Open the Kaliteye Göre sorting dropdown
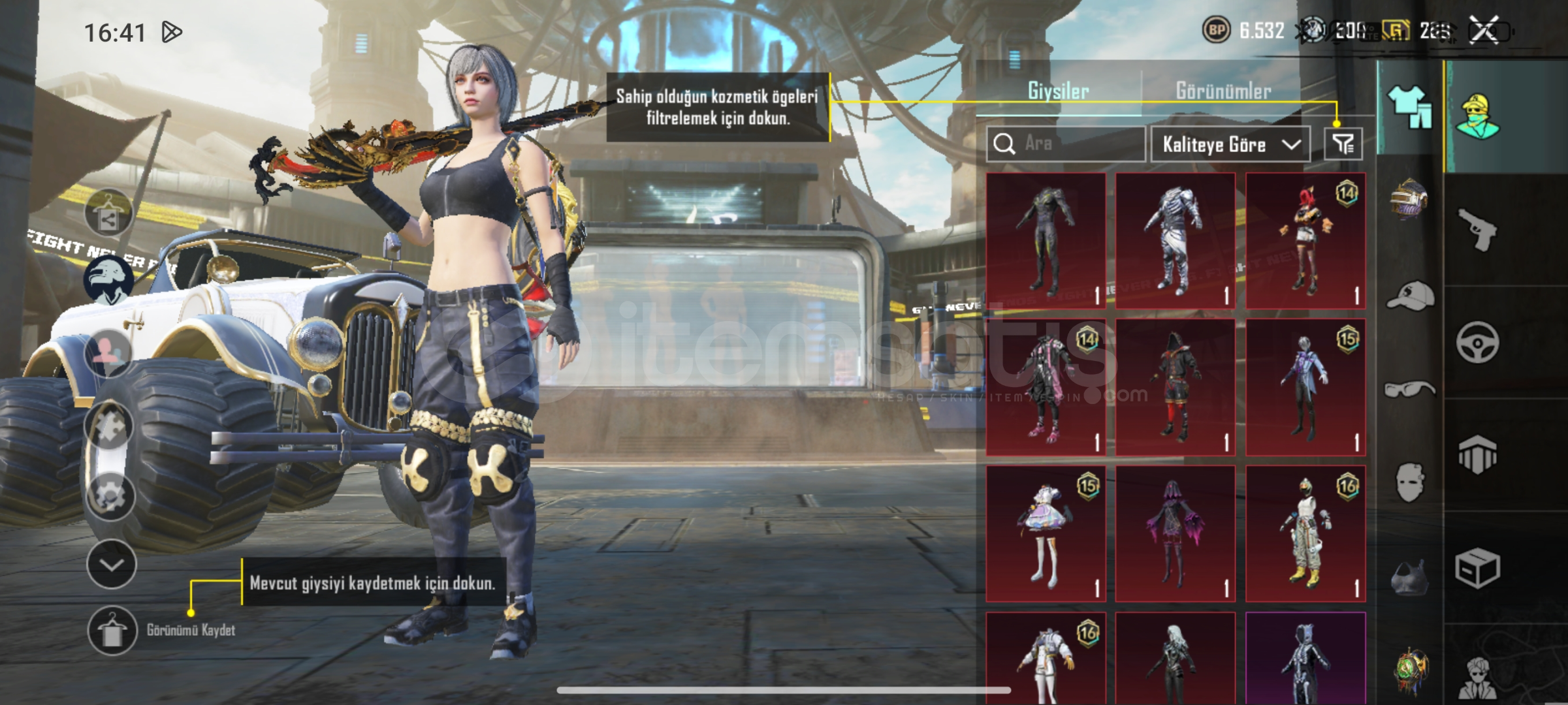The height and width of the screenshot is (705, 1568). (x=1230, y=144)
